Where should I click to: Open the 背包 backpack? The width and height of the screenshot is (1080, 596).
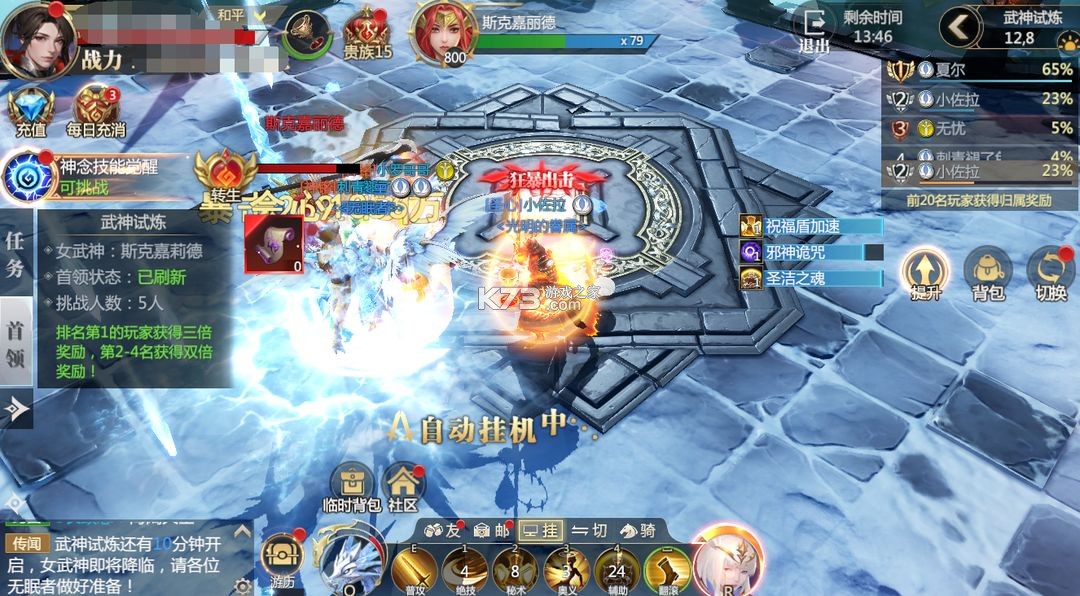point(987,272)
